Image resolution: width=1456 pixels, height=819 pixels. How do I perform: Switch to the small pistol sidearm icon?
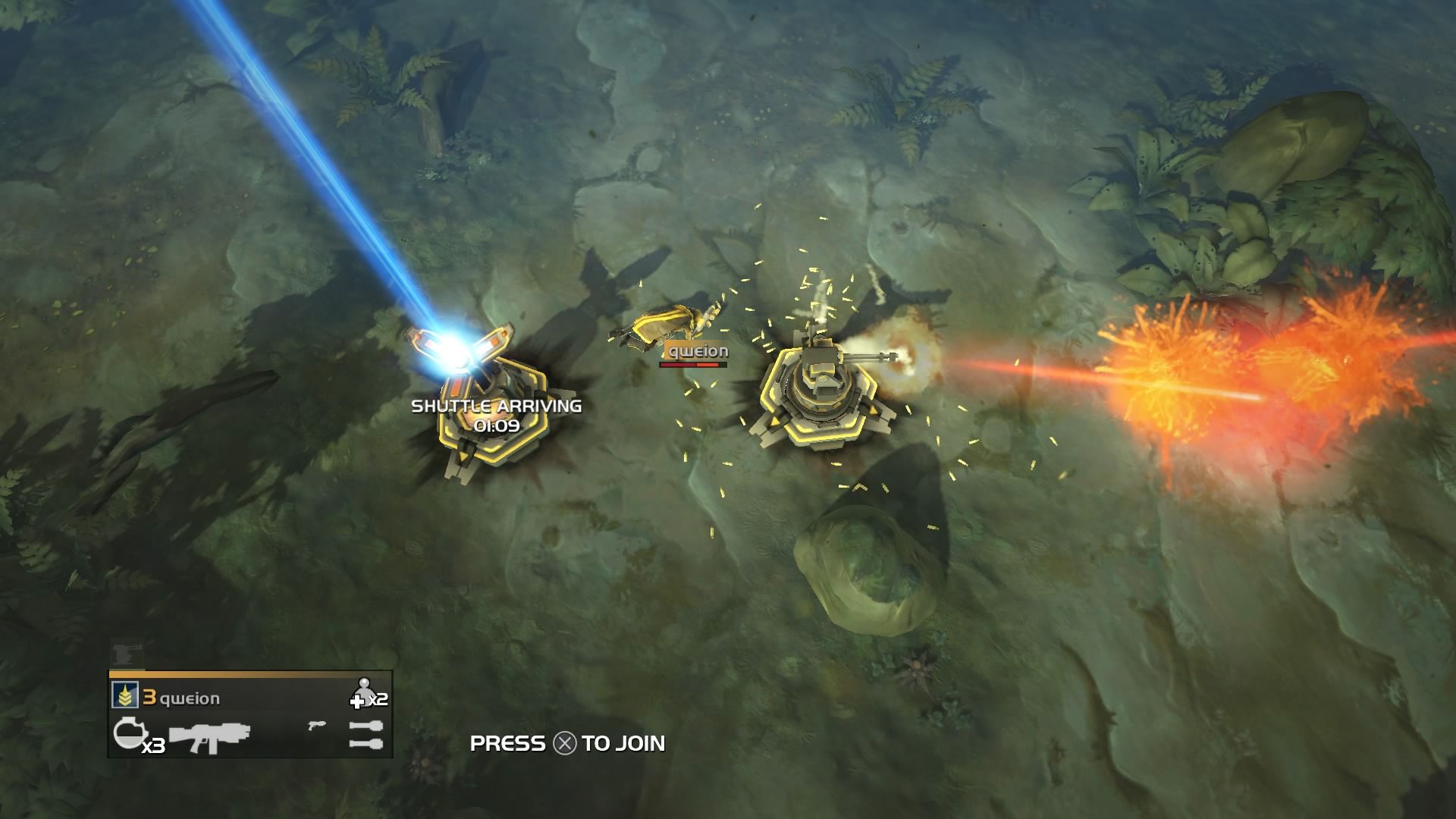(316, 726)
